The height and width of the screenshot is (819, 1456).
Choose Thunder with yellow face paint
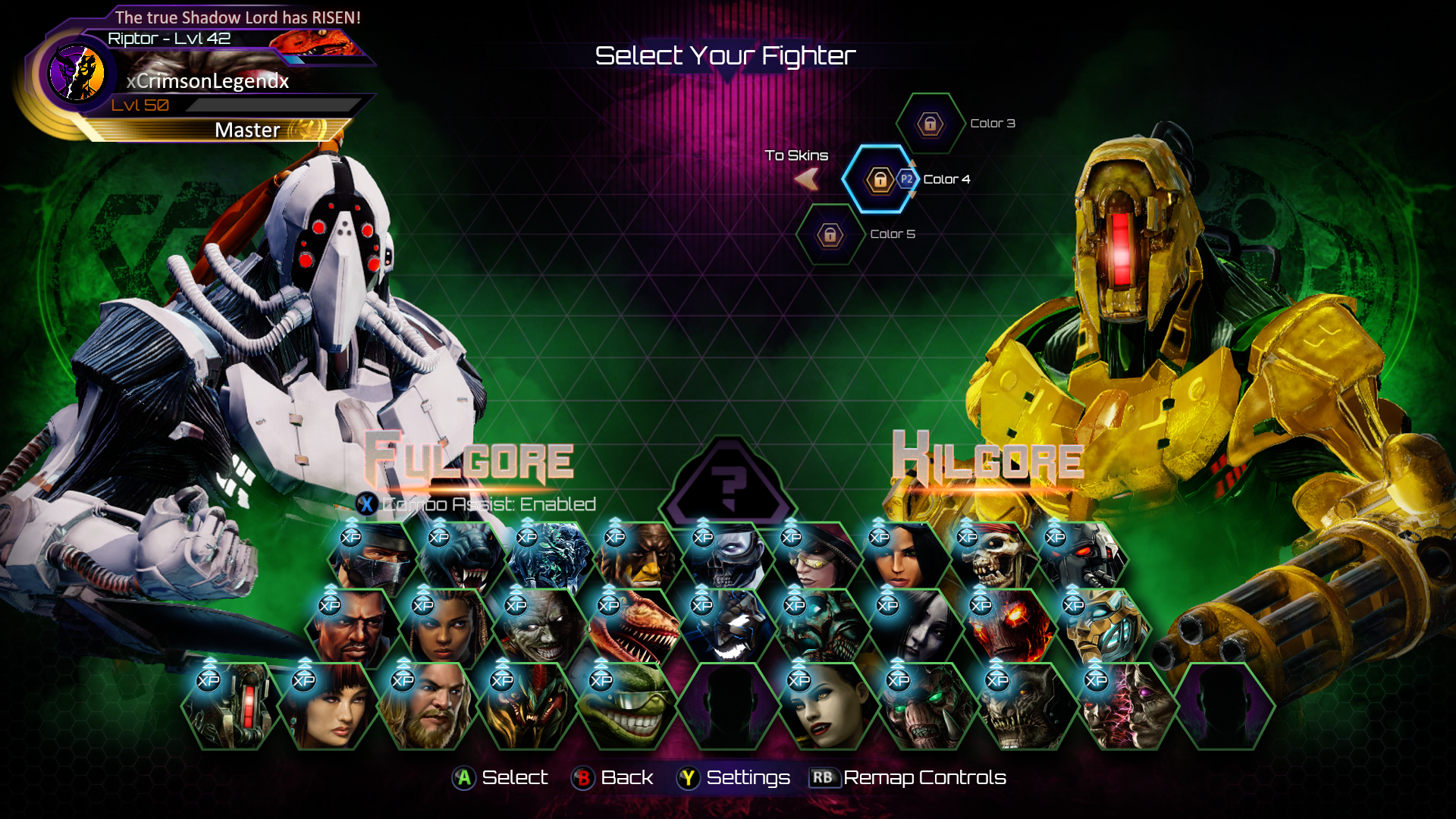click(638, 560)
